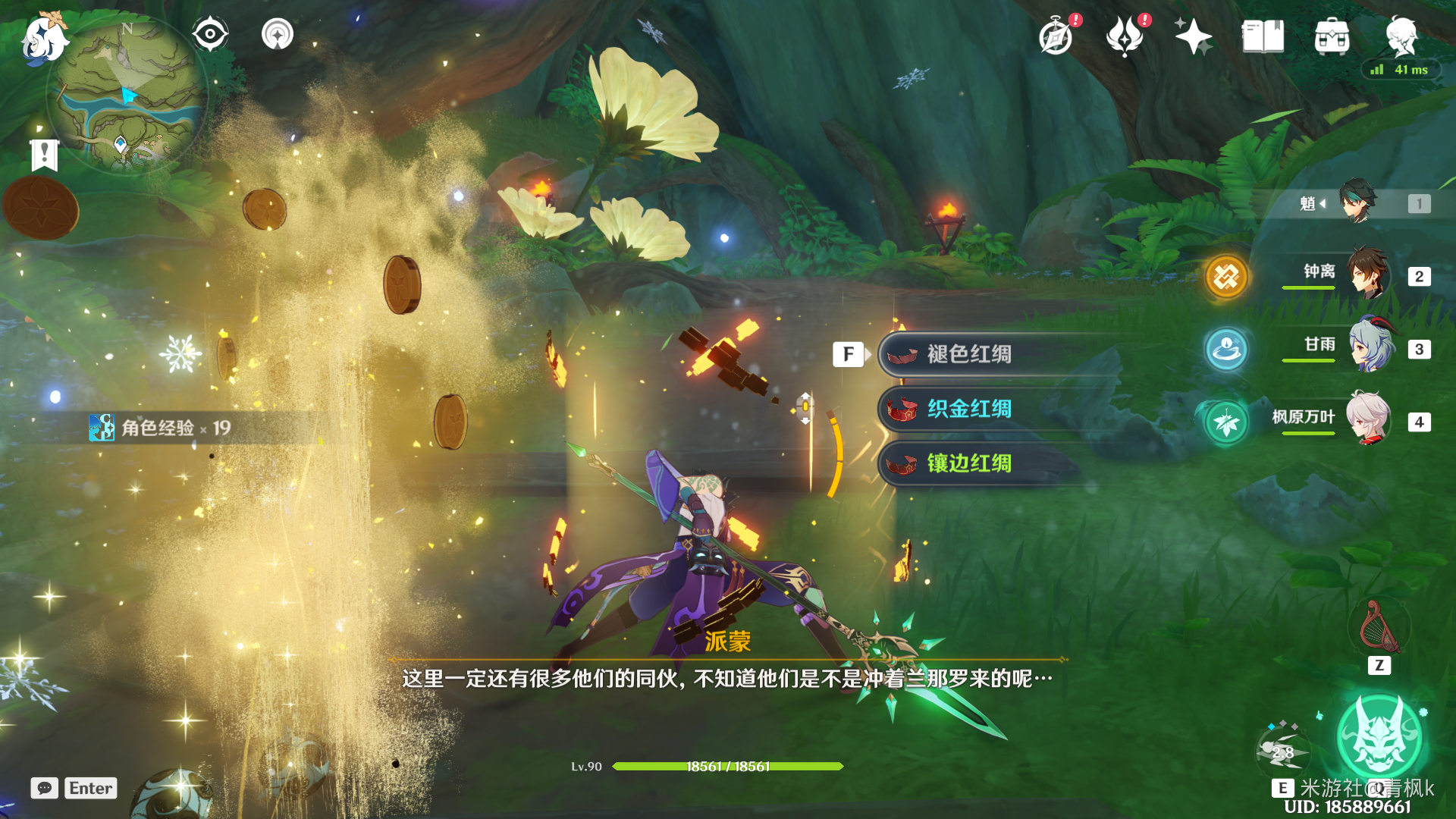Open the Paimon menu icon
Screen dimensions: 1456x819
(44, 38)
